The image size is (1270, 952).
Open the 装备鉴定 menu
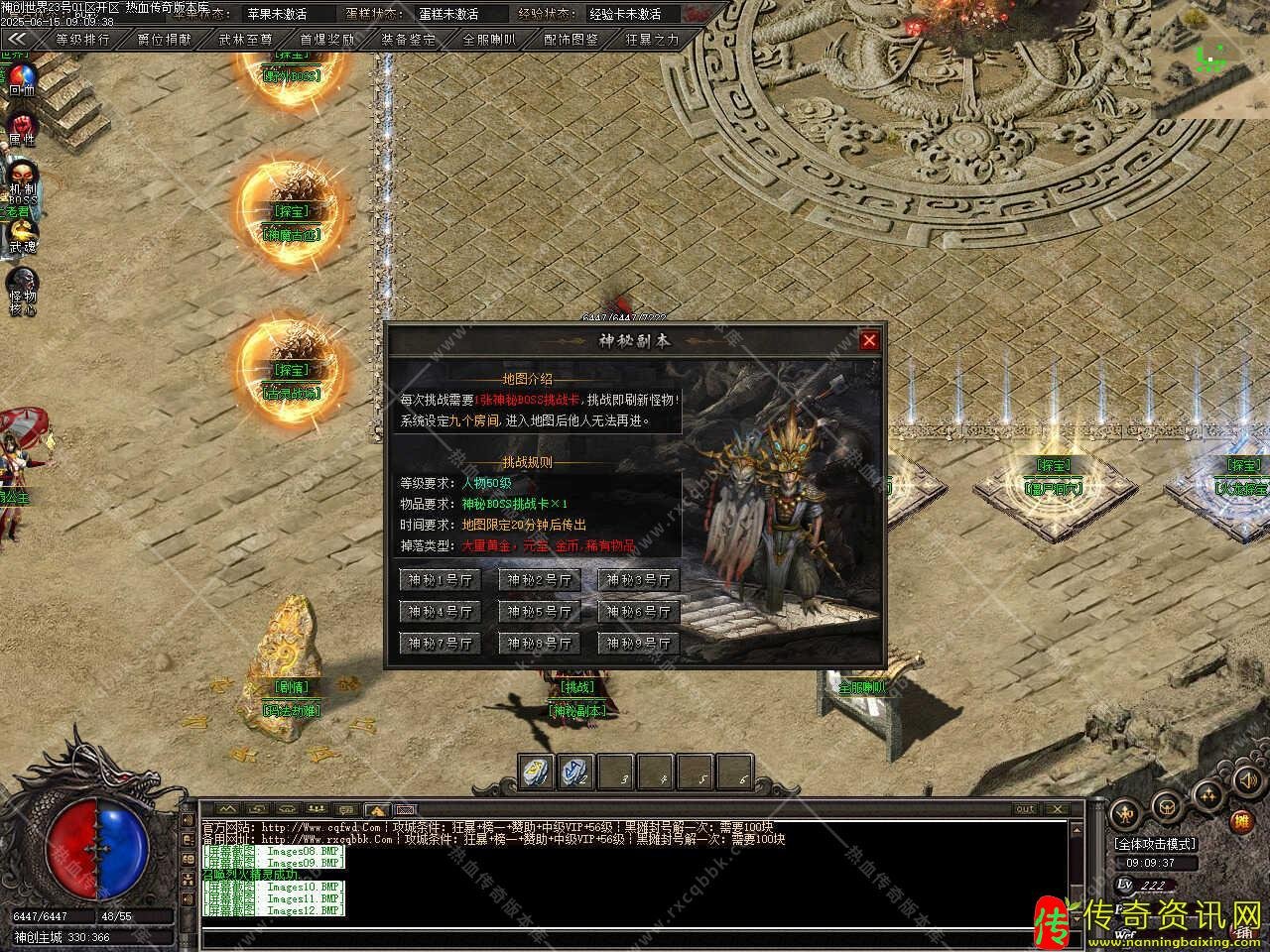[x=408, y=40]
